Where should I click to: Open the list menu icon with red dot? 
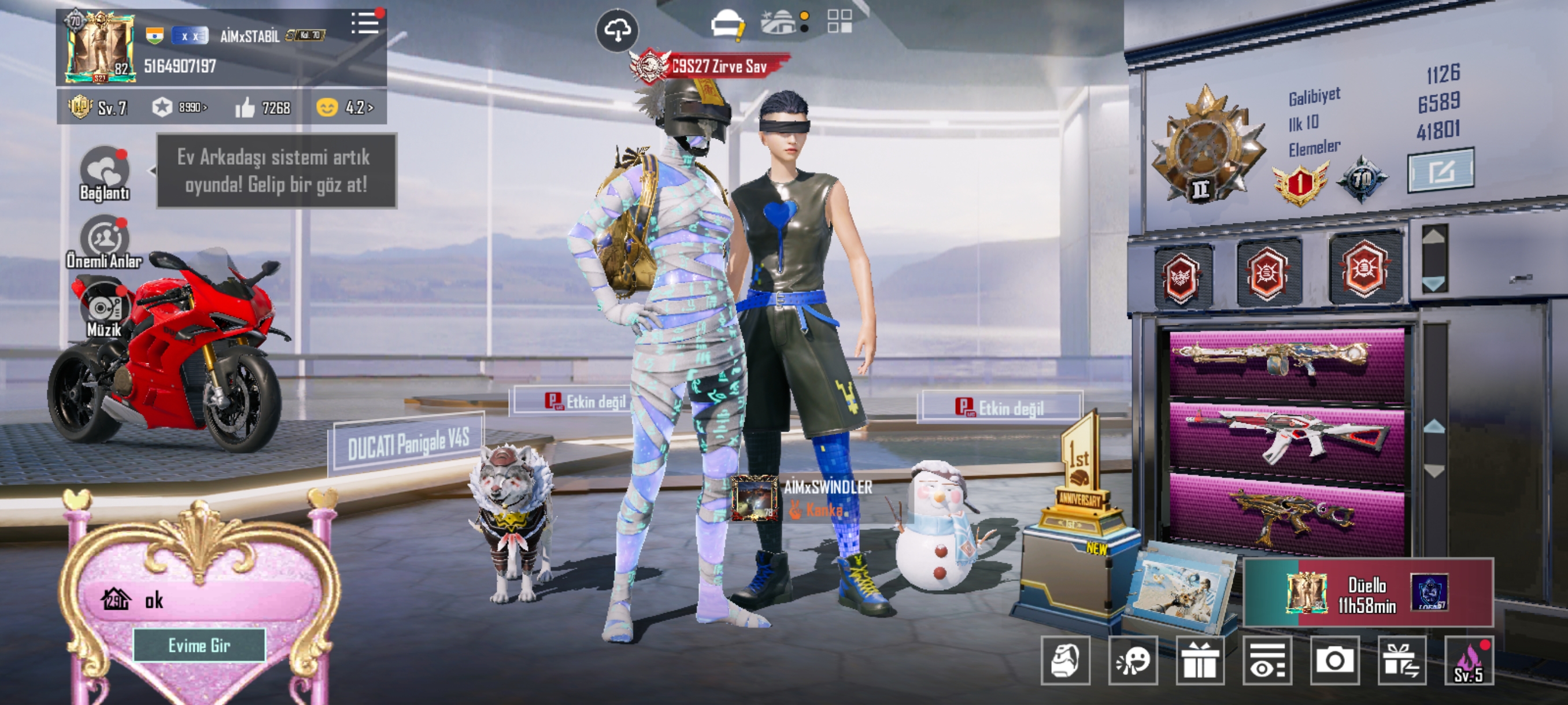coord(365,23)
